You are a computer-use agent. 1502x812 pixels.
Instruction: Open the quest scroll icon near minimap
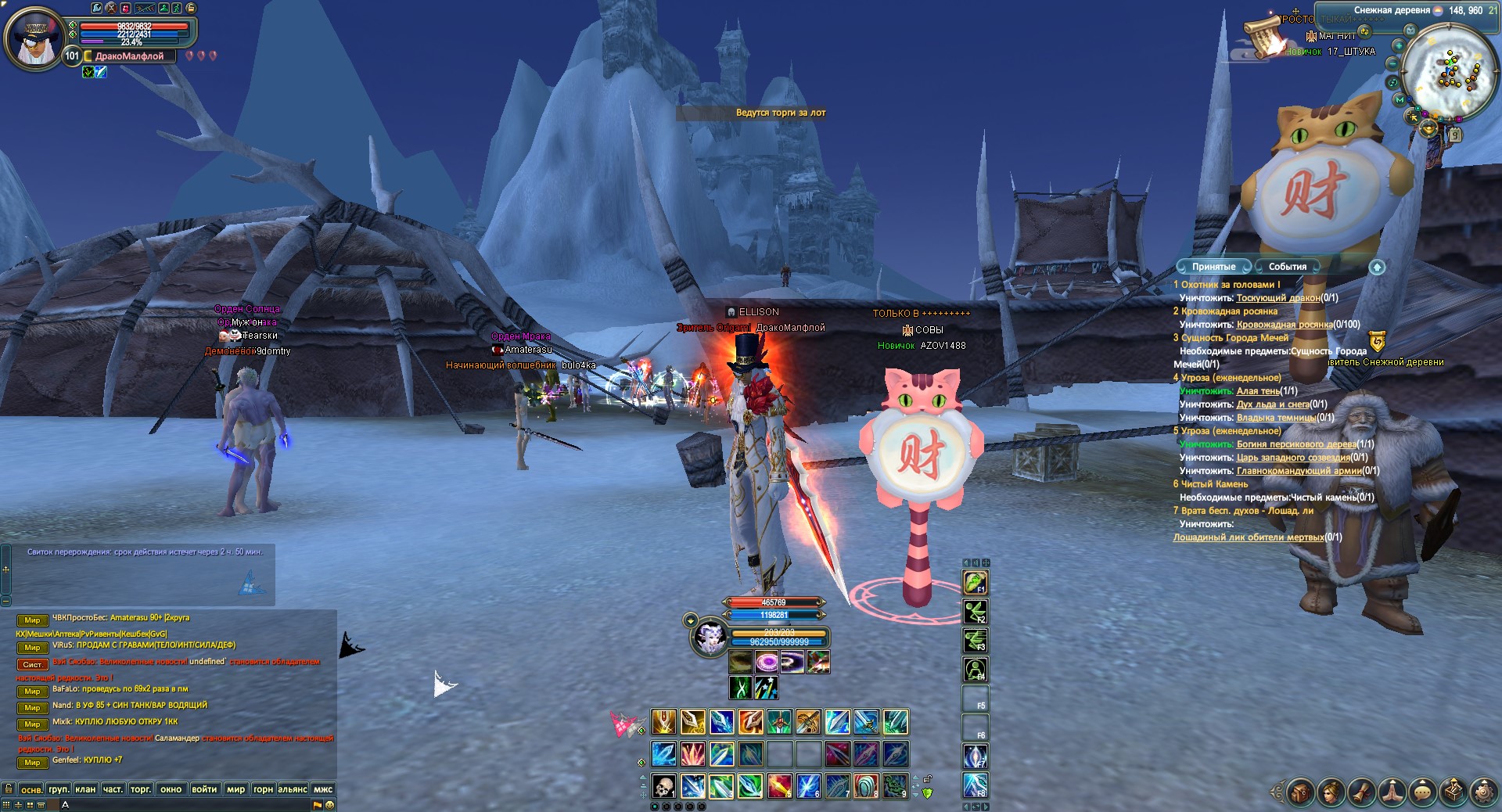[1261, 37]
